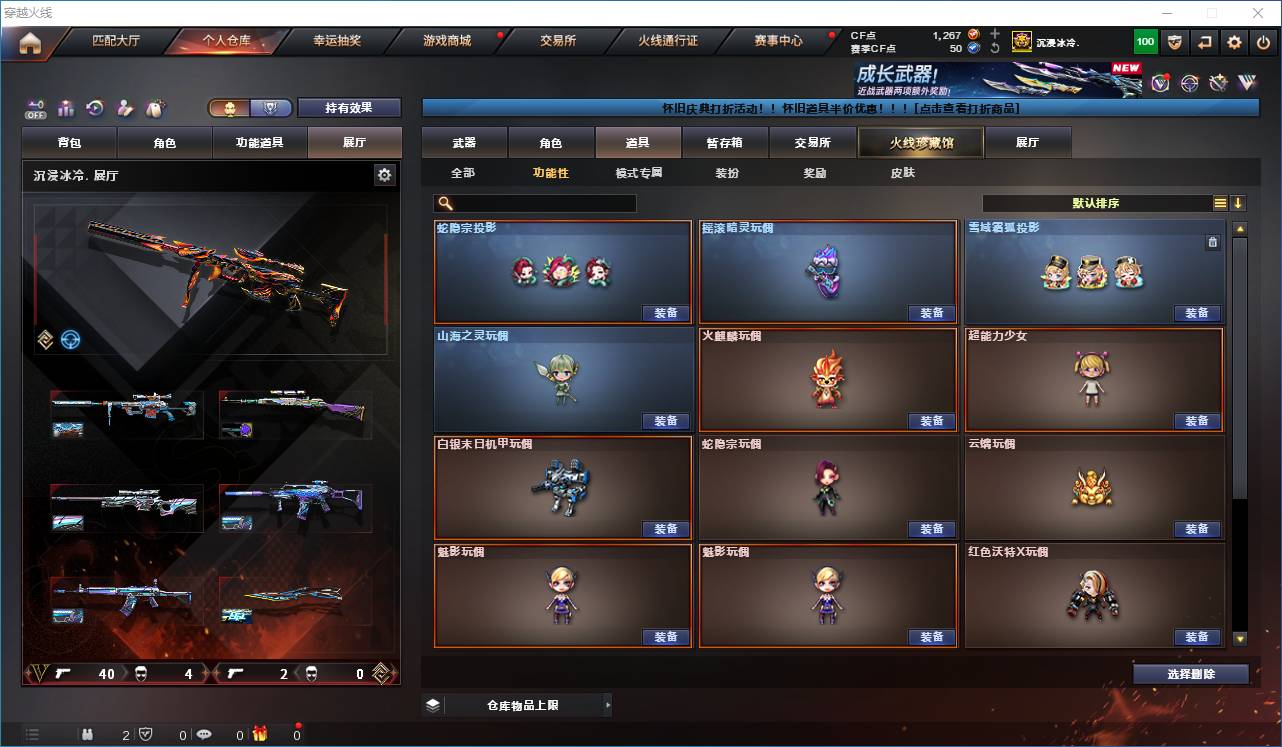Turn on the OFF switch at top left
Image resolution: width=1282 pixels, height=747 pixels.
coord(36,107)
